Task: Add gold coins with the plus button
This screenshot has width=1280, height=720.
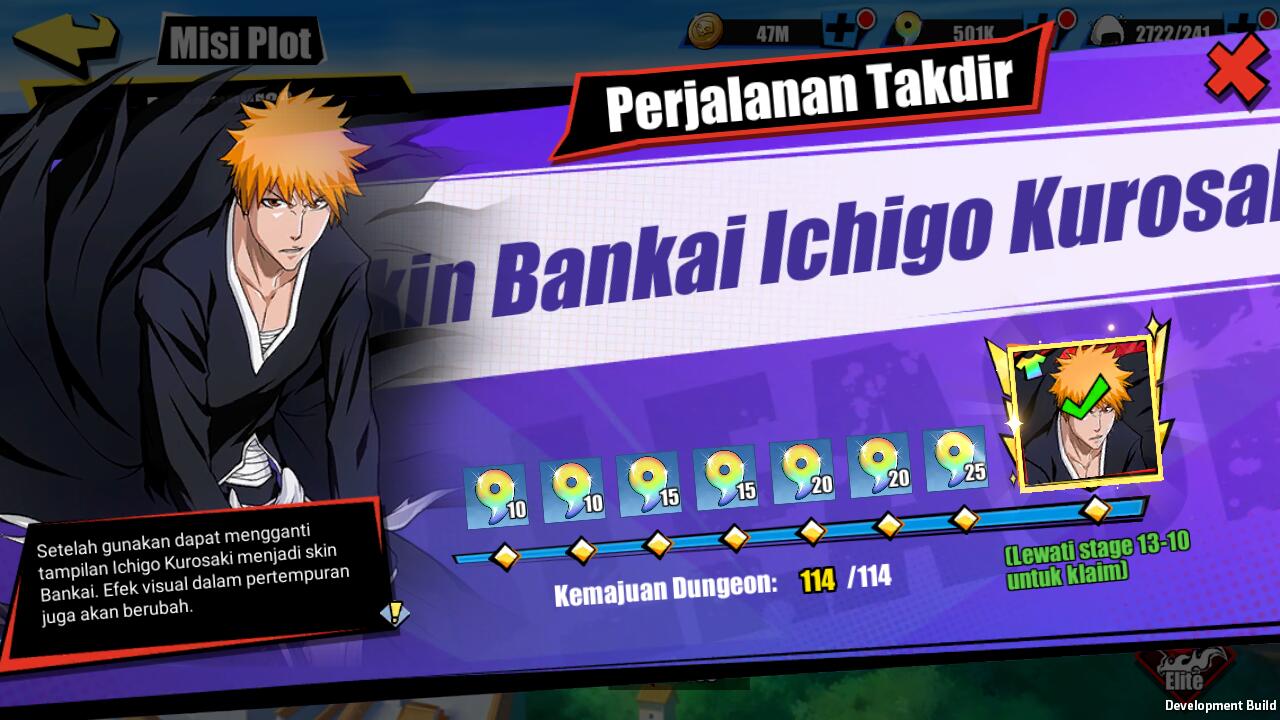Action: (x=839, y=31)
